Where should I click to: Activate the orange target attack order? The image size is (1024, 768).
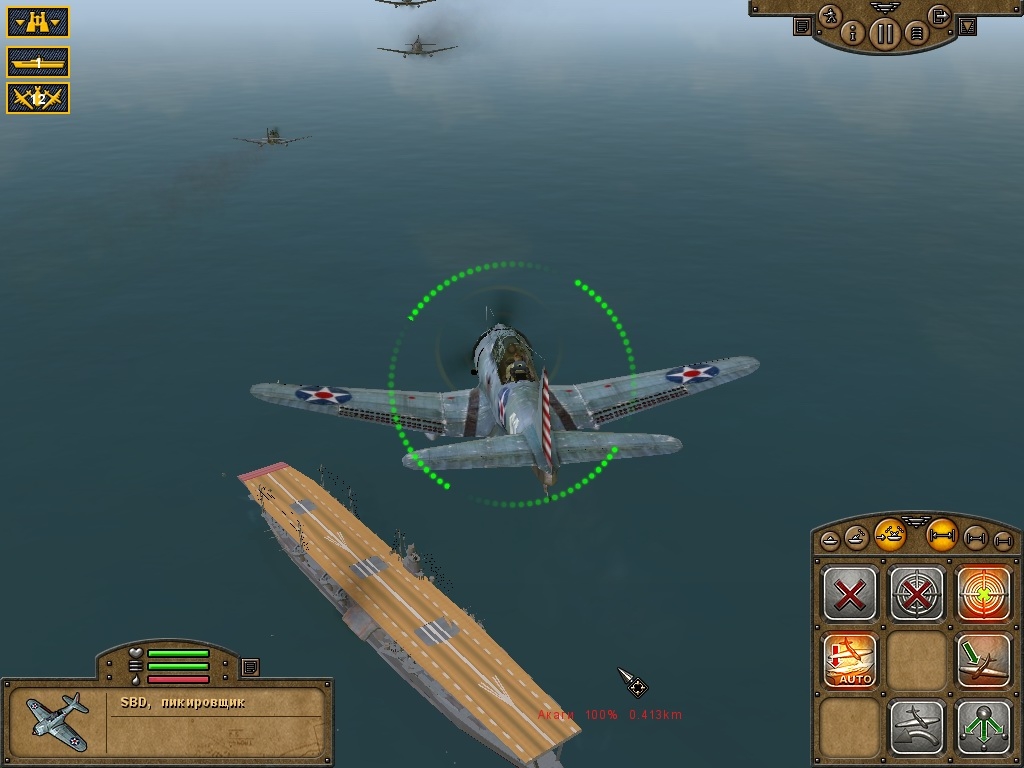coord(983,594)
